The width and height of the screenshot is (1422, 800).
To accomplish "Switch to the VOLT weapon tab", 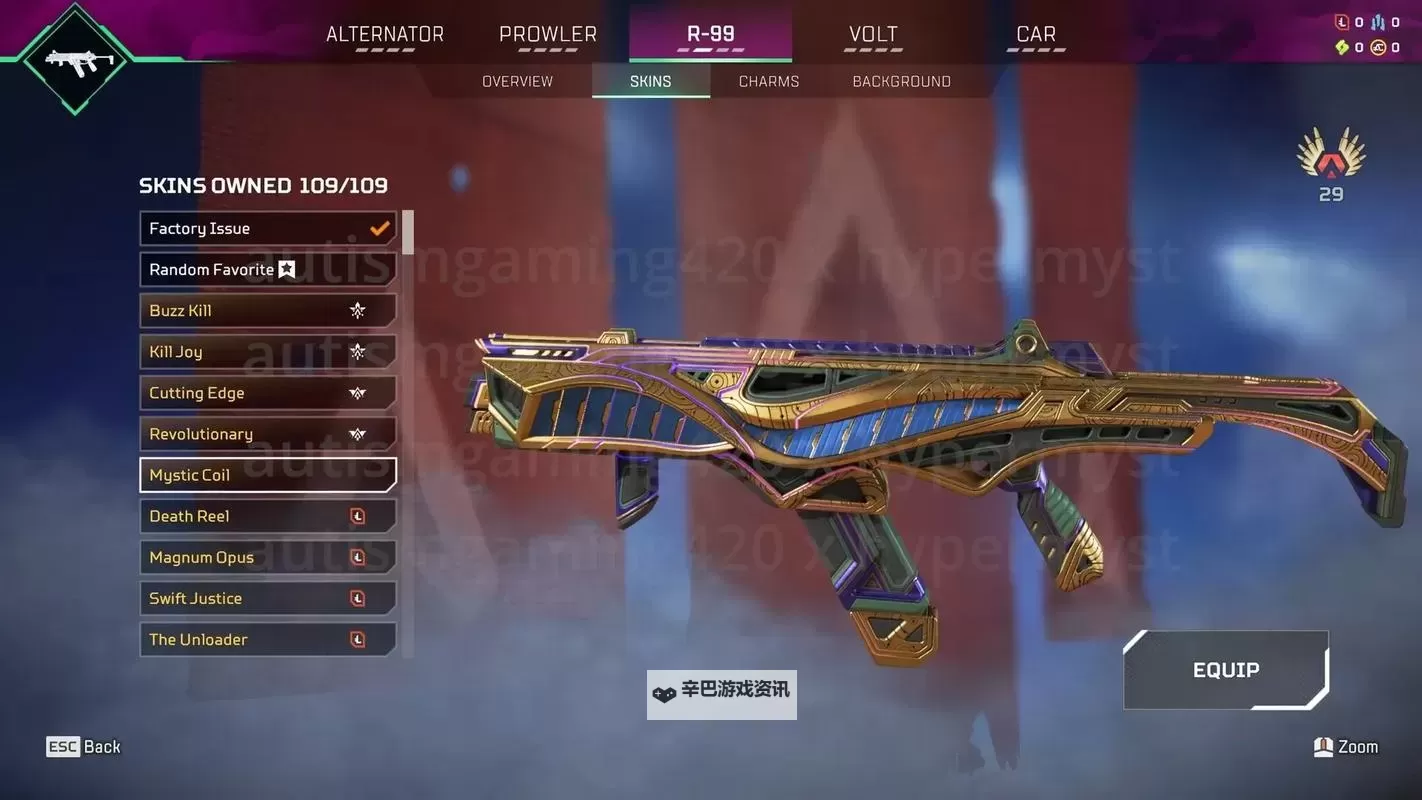I will [x=872, y=33].
